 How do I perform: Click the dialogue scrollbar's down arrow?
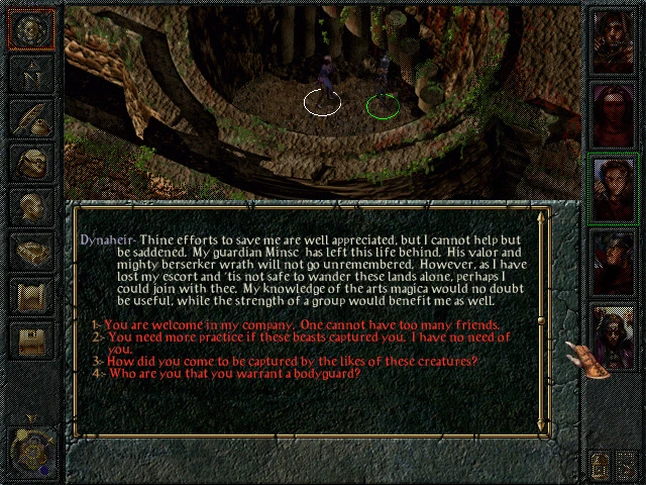543,427
